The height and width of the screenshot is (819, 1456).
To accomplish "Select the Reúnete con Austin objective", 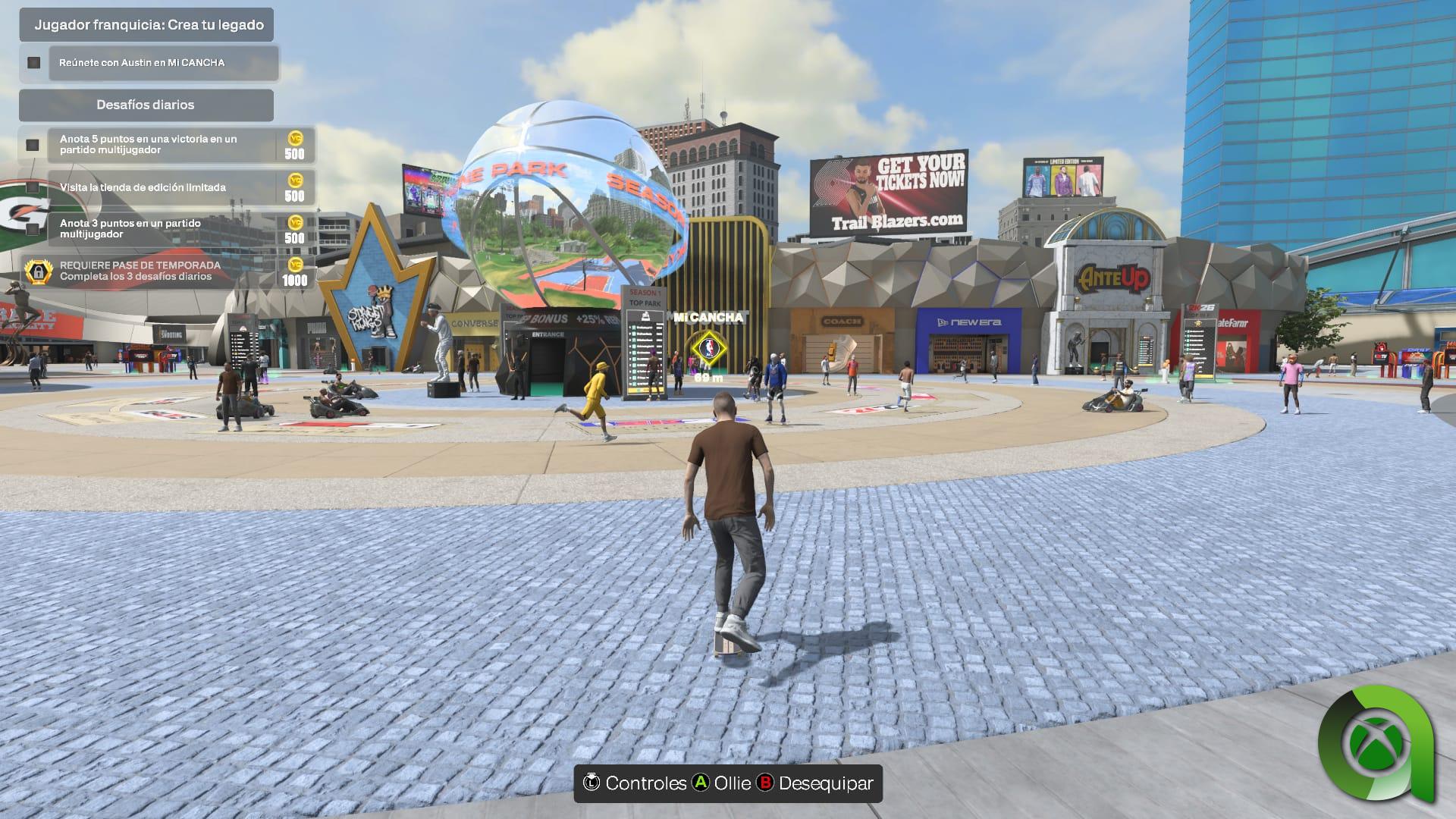I will (x=163, y=63).
